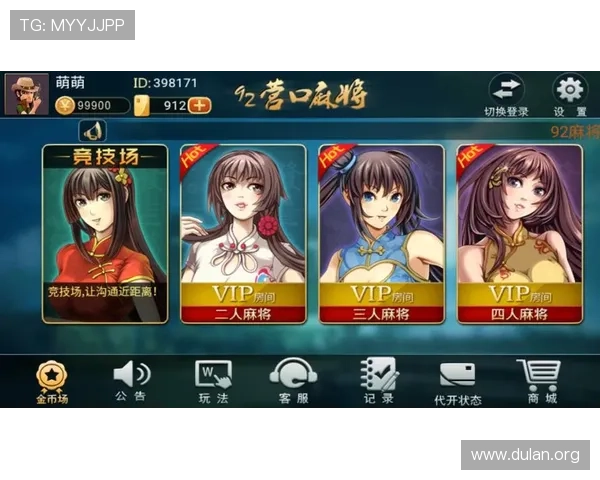Click the horn broadcast icon
The image size is (600, 480).
[x=92, y=131]
